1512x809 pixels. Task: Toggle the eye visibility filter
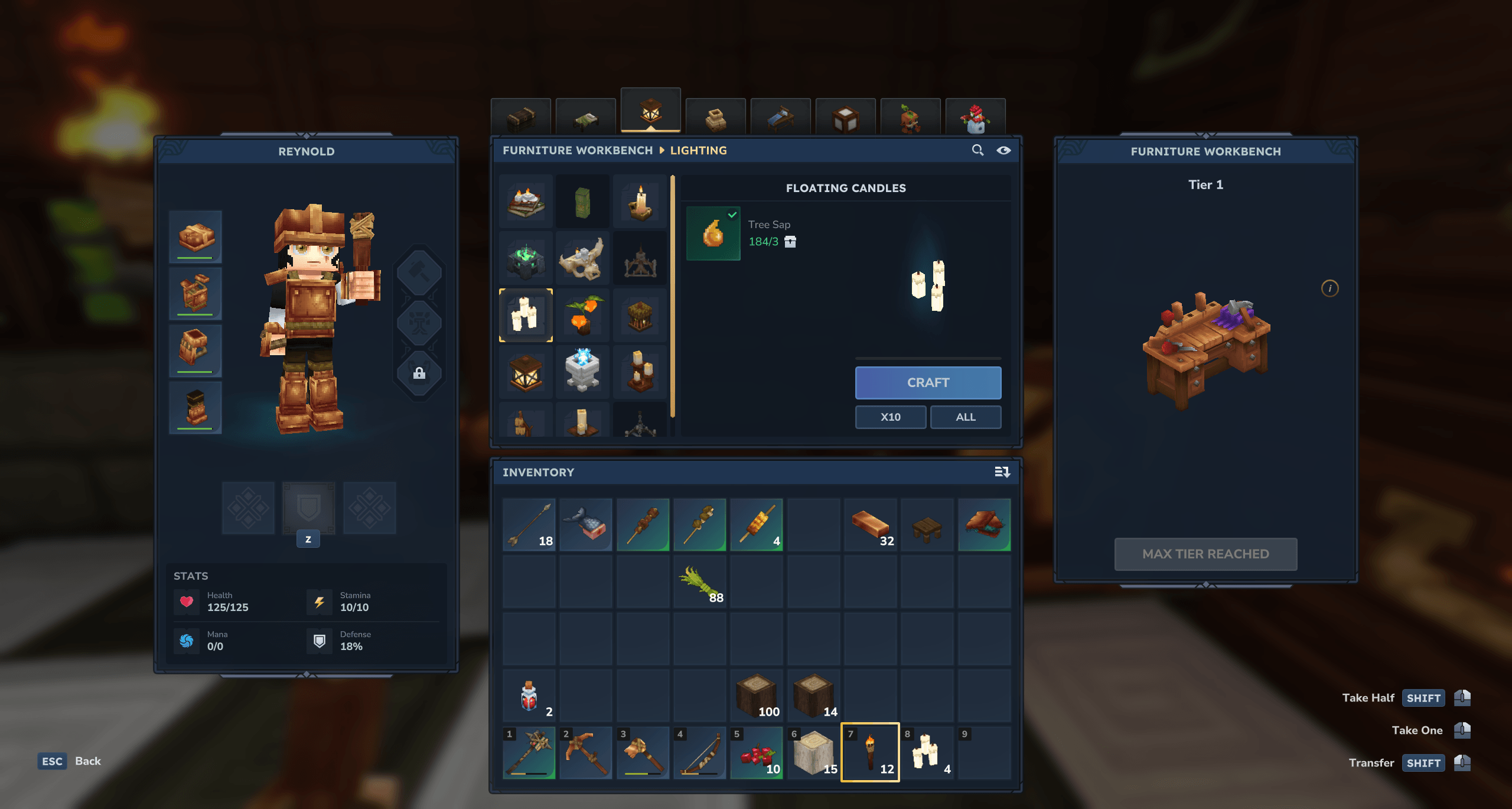[1003, 150]
